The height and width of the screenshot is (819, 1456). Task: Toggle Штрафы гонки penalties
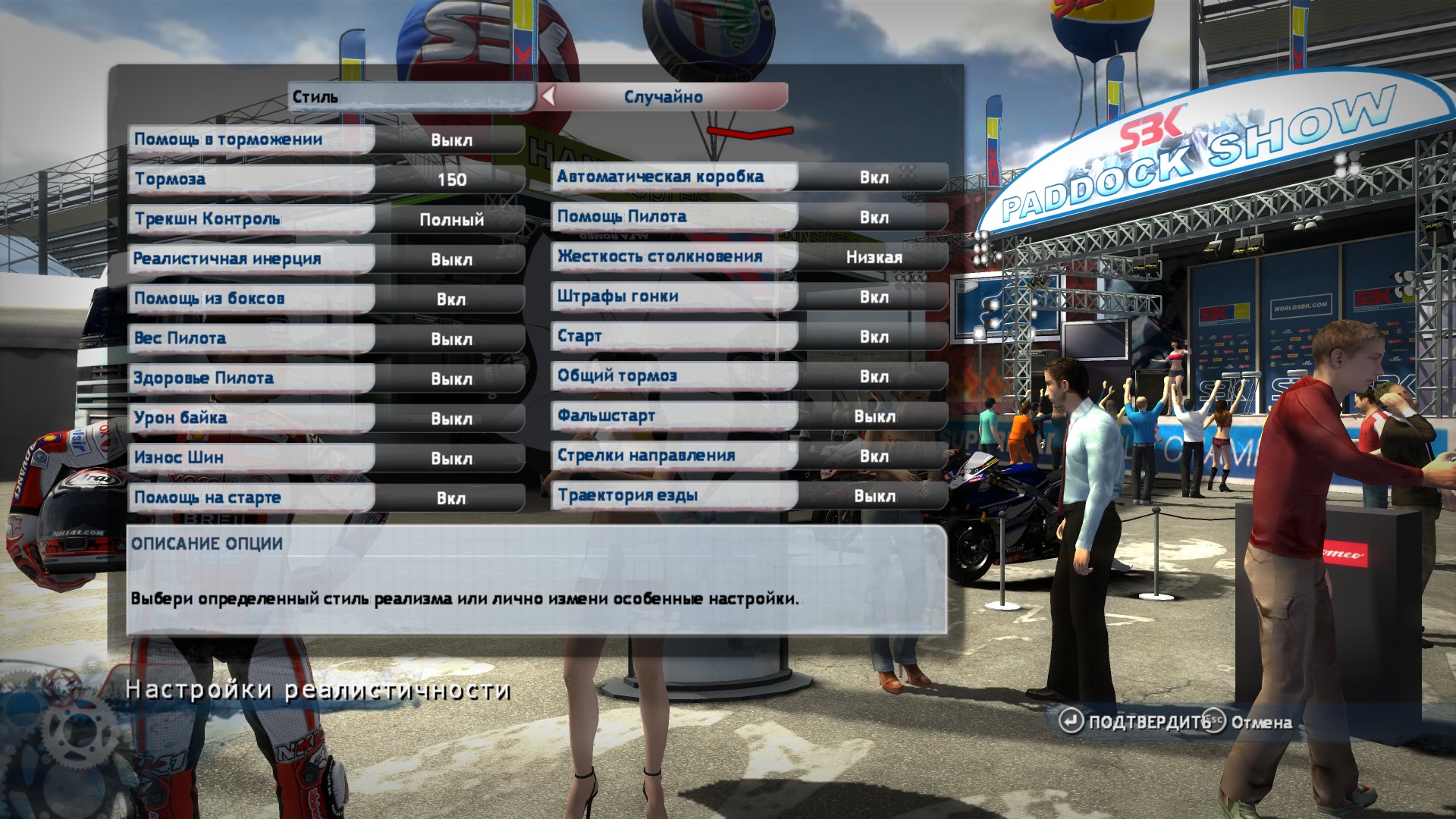tap(749, 297)
